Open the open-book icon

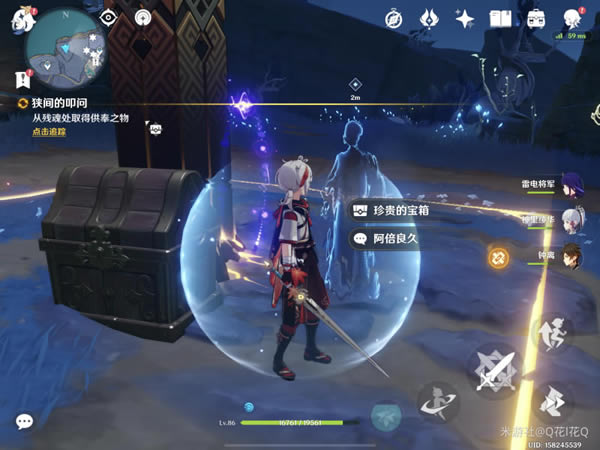500,19
